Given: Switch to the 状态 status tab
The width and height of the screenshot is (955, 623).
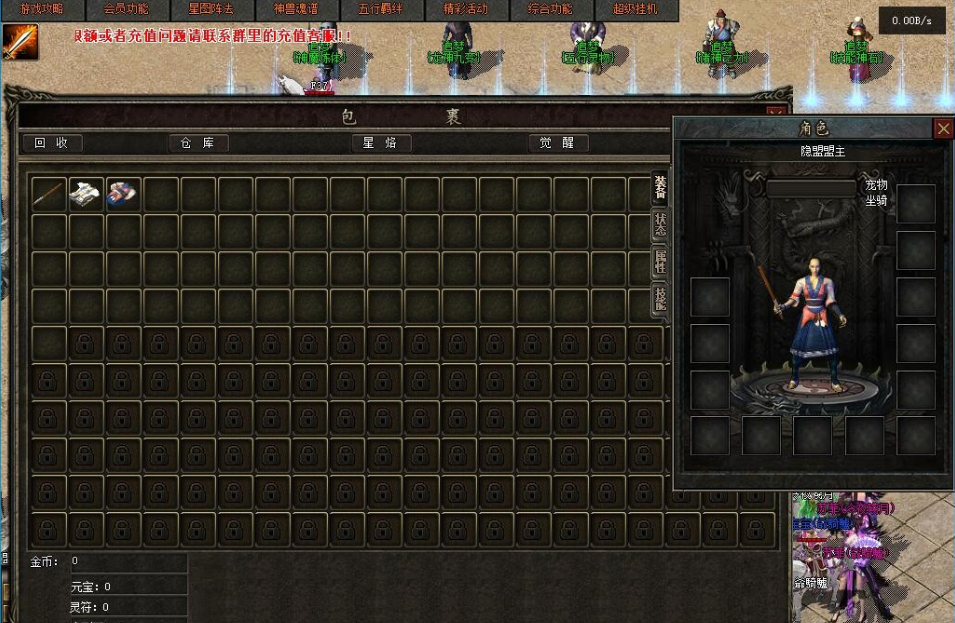Looking at the screenshot, I should pyautogui.click(x=660, y=224).
